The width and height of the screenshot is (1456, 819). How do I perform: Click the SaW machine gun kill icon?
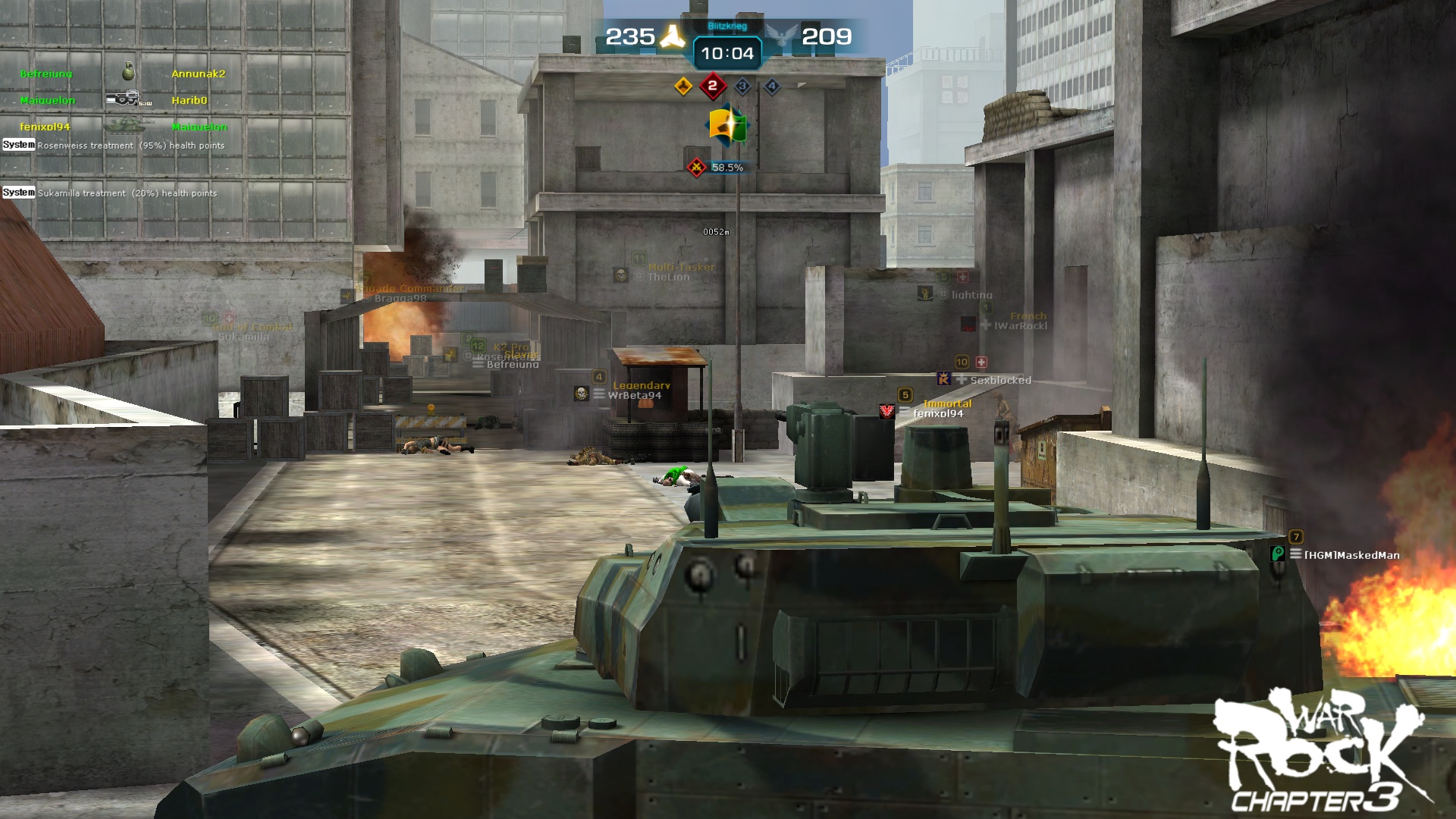click(124, 98)
